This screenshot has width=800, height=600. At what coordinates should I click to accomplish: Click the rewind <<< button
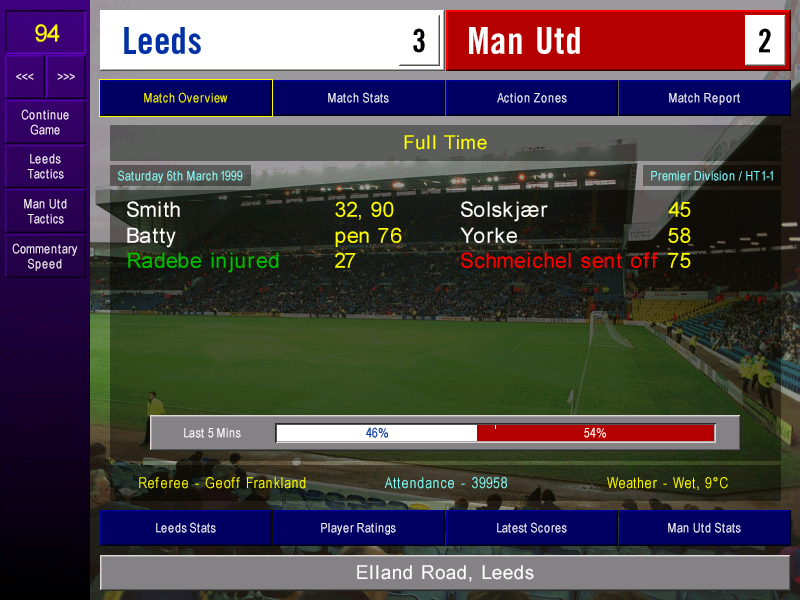point(25,77)
